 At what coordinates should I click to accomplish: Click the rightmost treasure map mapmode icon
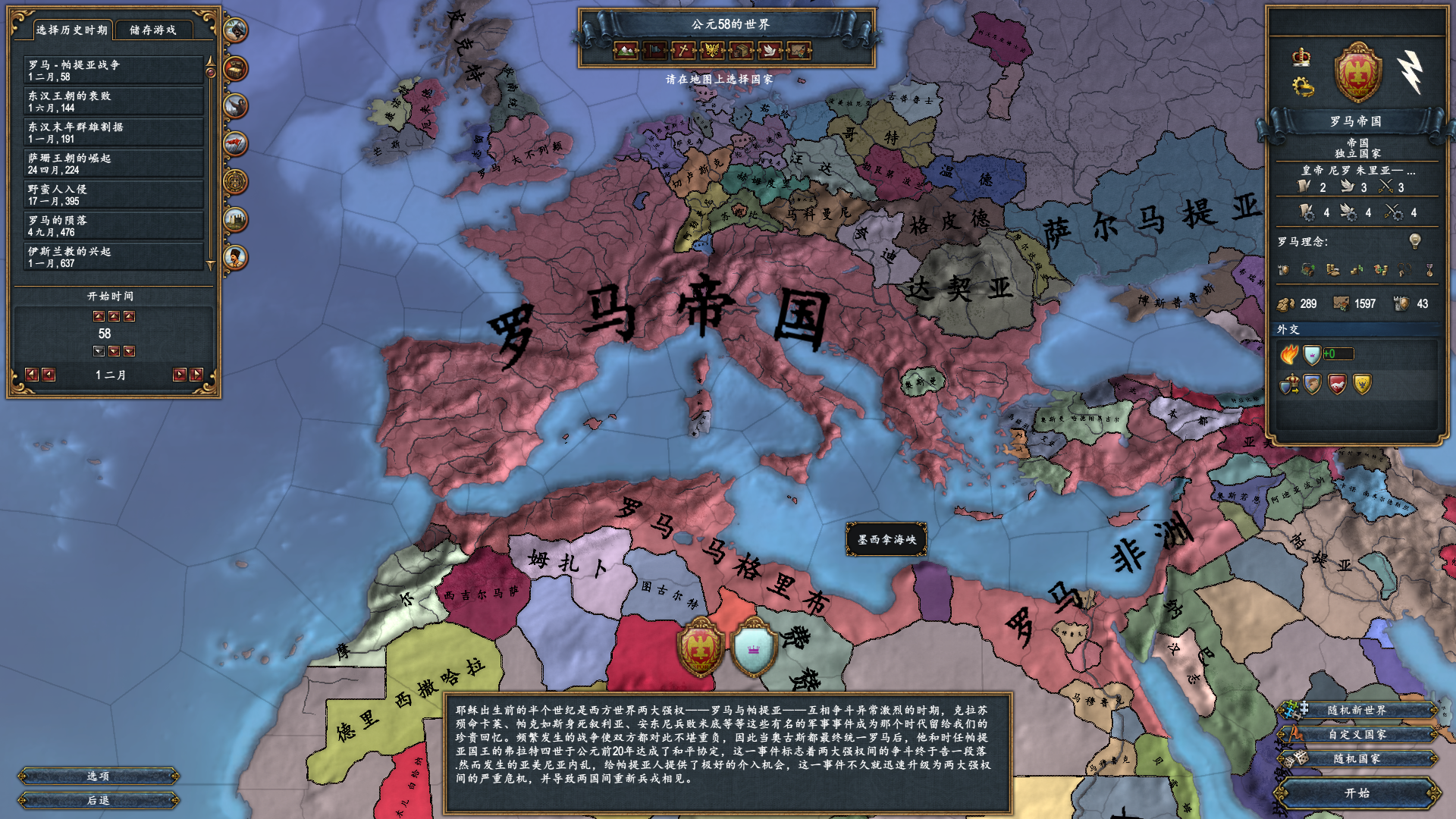[x=797, y=52]
